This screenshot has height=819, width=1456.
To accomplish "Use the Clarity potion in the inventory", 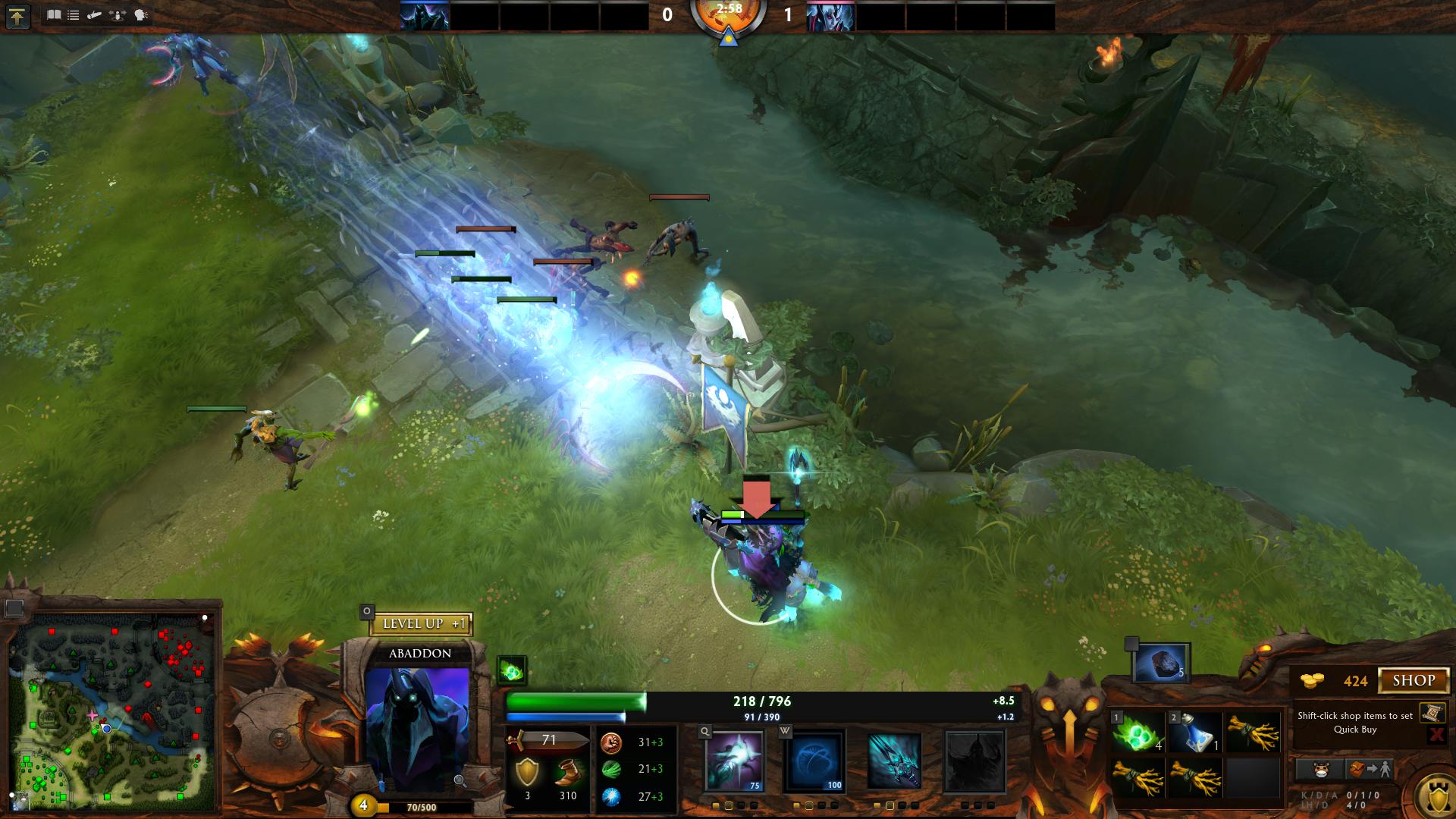I will (x=1195, y=733).
